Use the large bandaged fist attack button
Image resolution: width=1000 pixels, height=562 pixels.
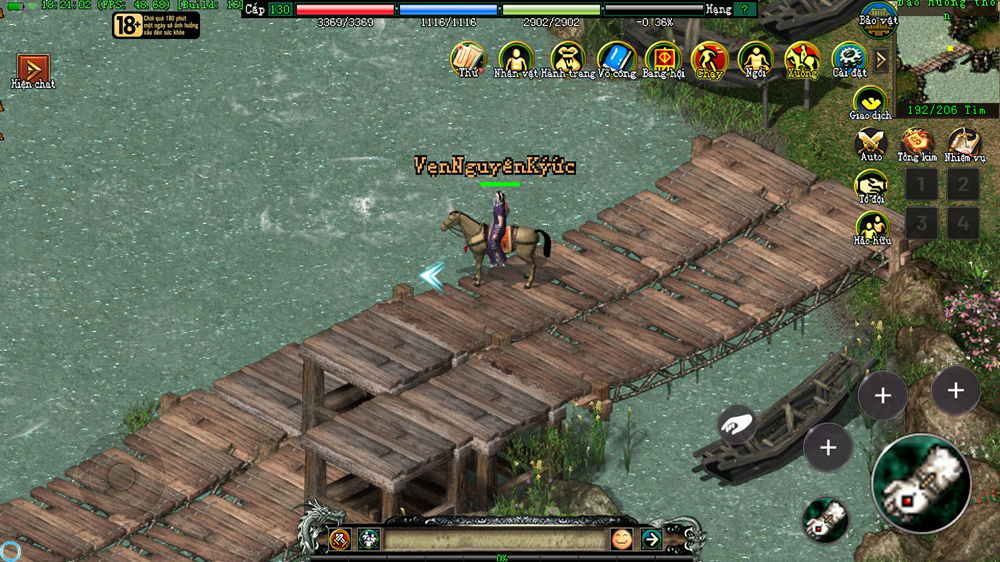click(x=920, y=484)
